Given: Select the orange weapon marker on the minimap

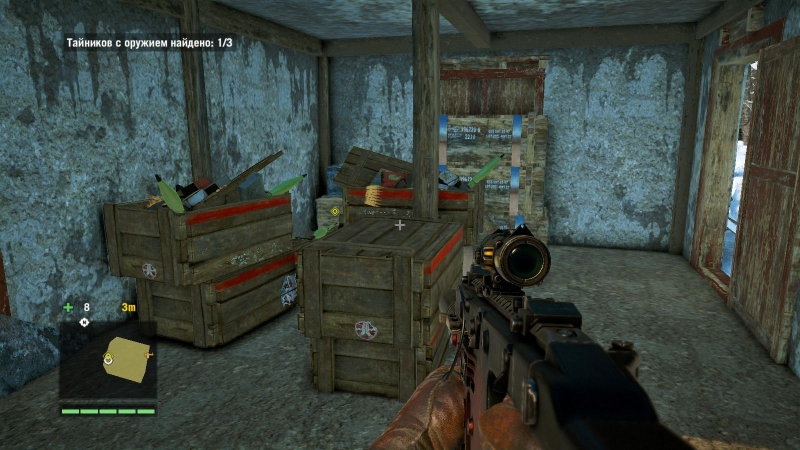Looking at the screenshot, I should coord(148,353).
